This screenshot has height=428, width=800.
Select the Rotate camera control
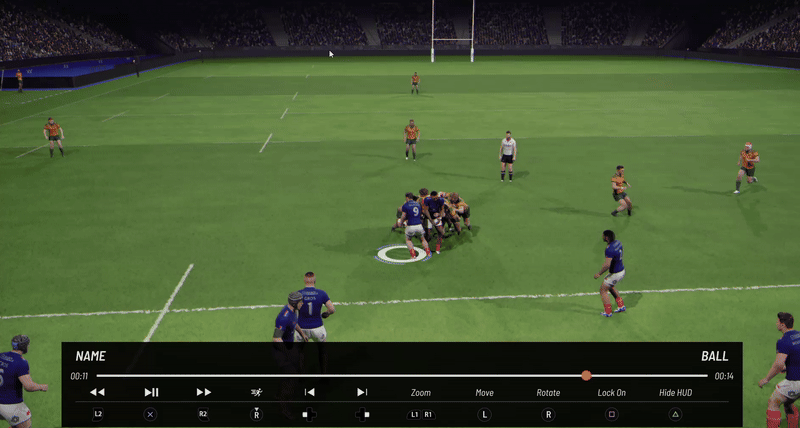pyautogui.click(x=548, y=392)
